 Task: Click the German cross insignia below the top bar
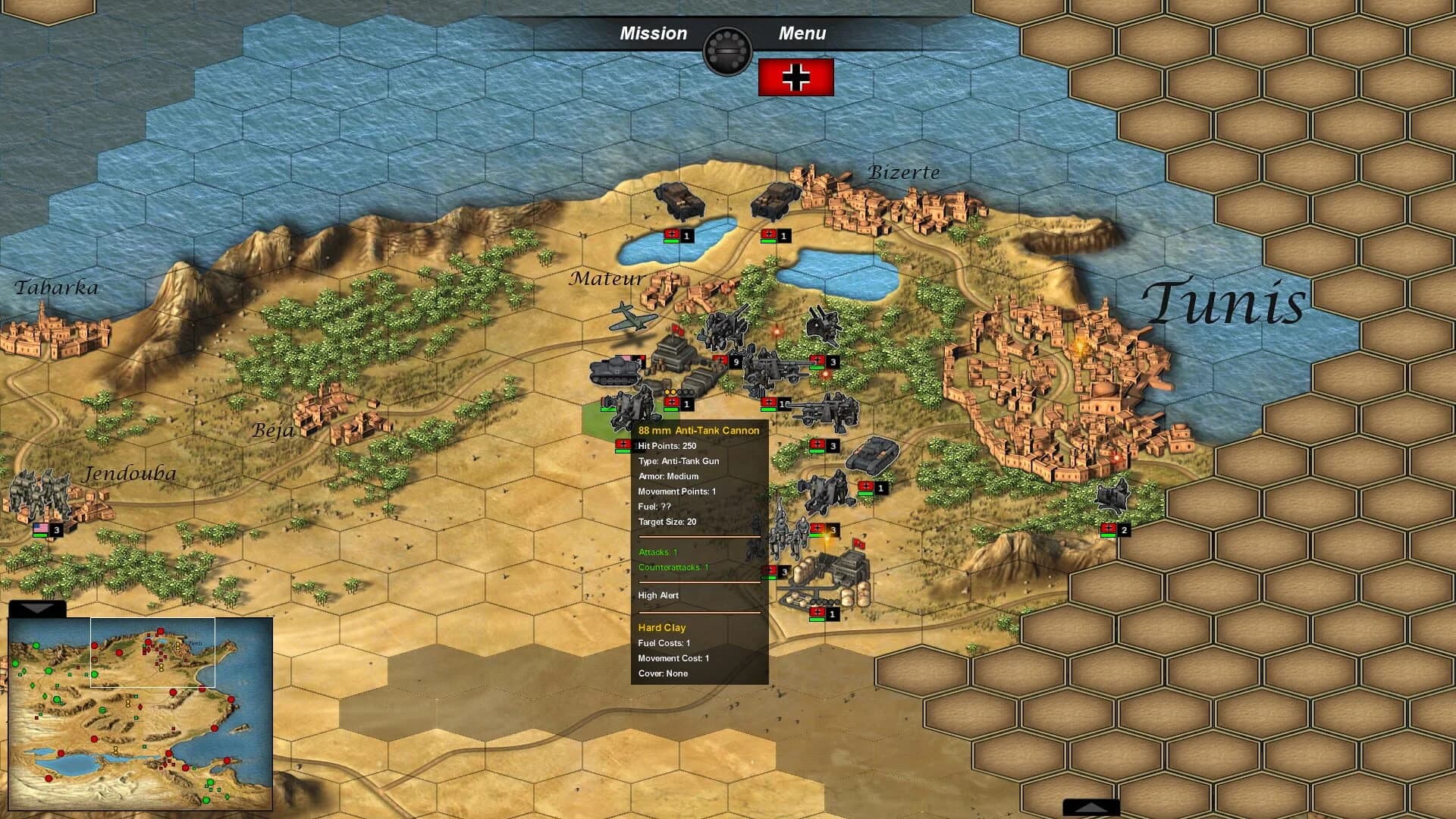795,76
